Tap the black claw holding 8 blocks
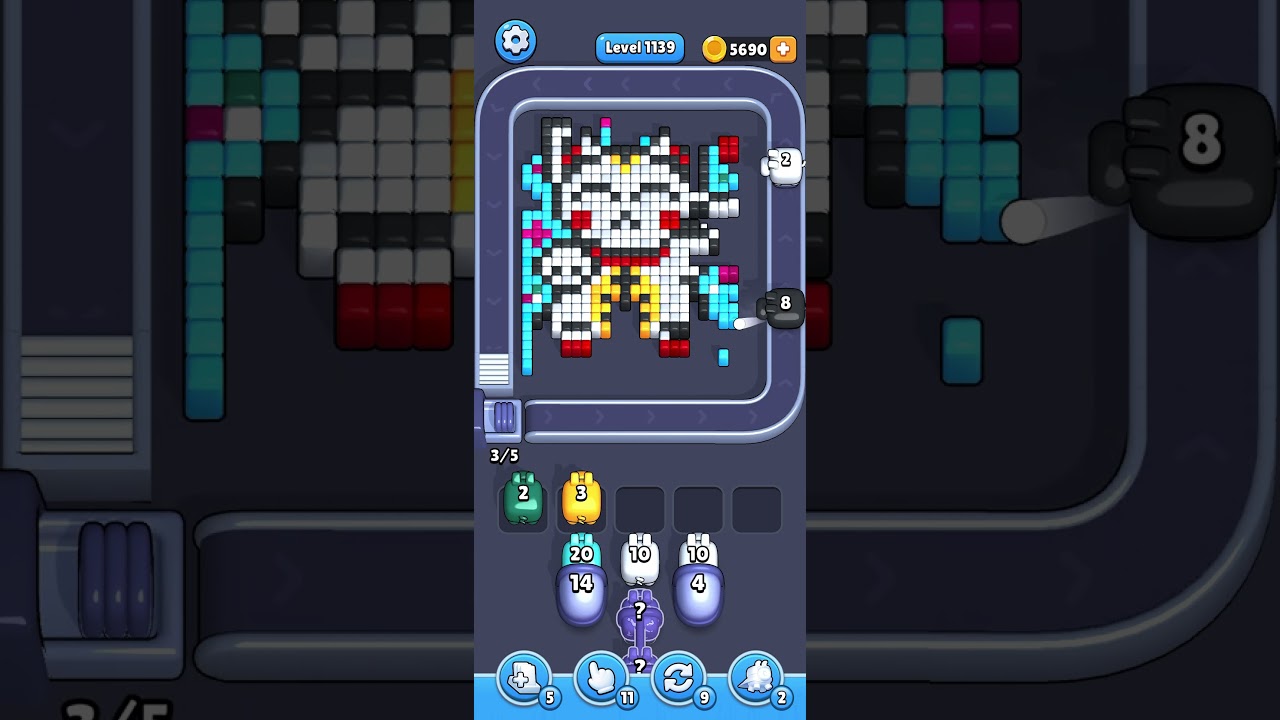Image resolution: width=1280 pixels, height=720 pixels. click(x=785, y=306)
